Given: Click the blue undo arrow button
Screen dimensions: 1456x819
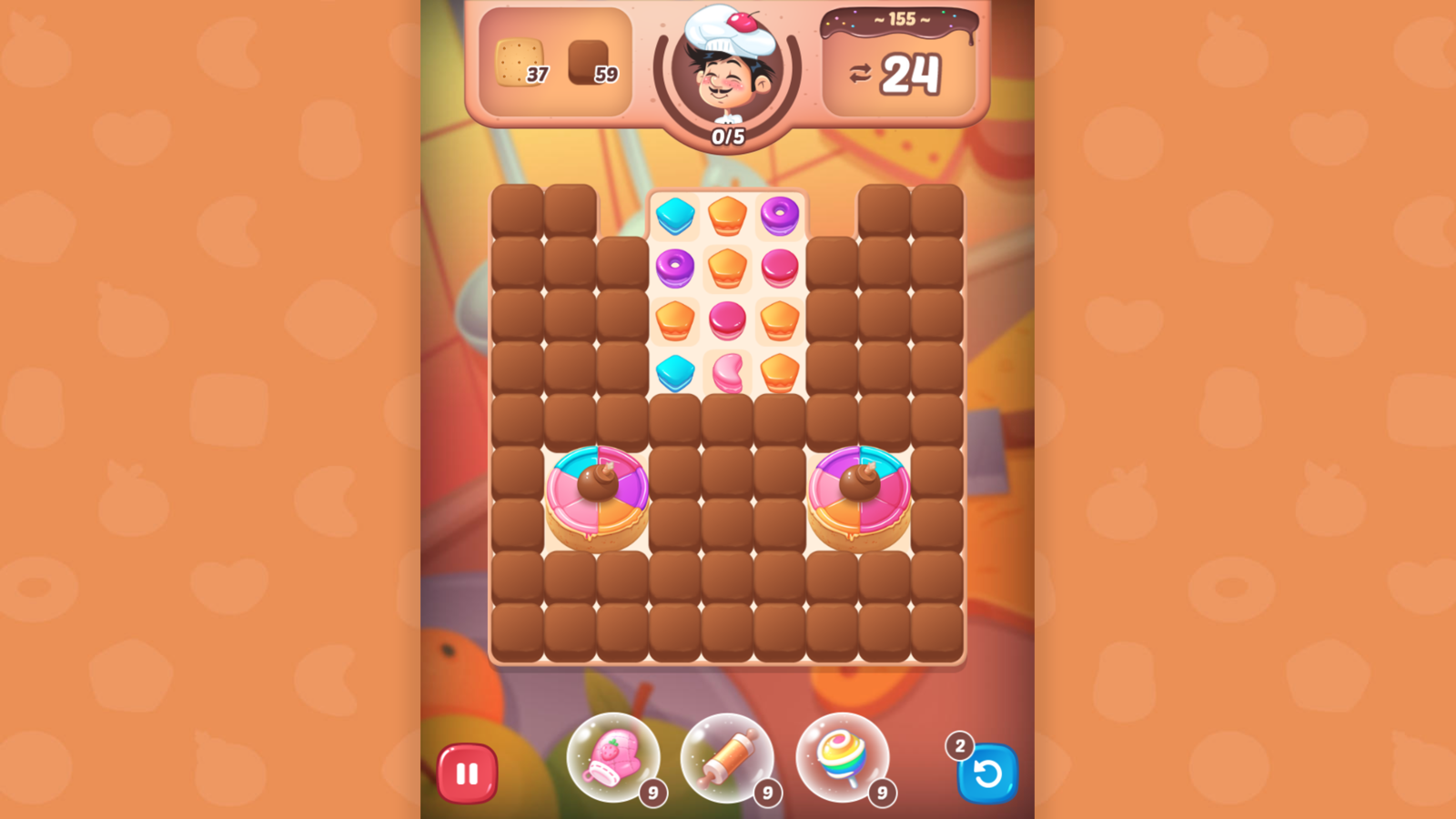Looking at the screenshot, I should 988,773.
